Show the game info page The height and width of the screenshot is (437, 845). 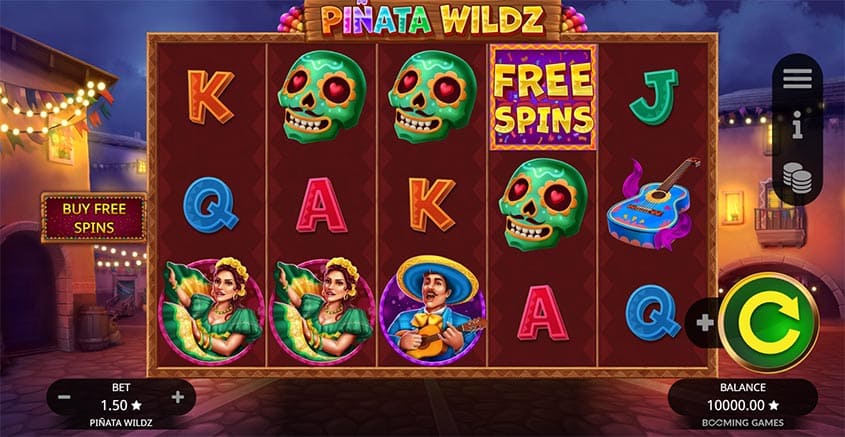pos(797,127)
